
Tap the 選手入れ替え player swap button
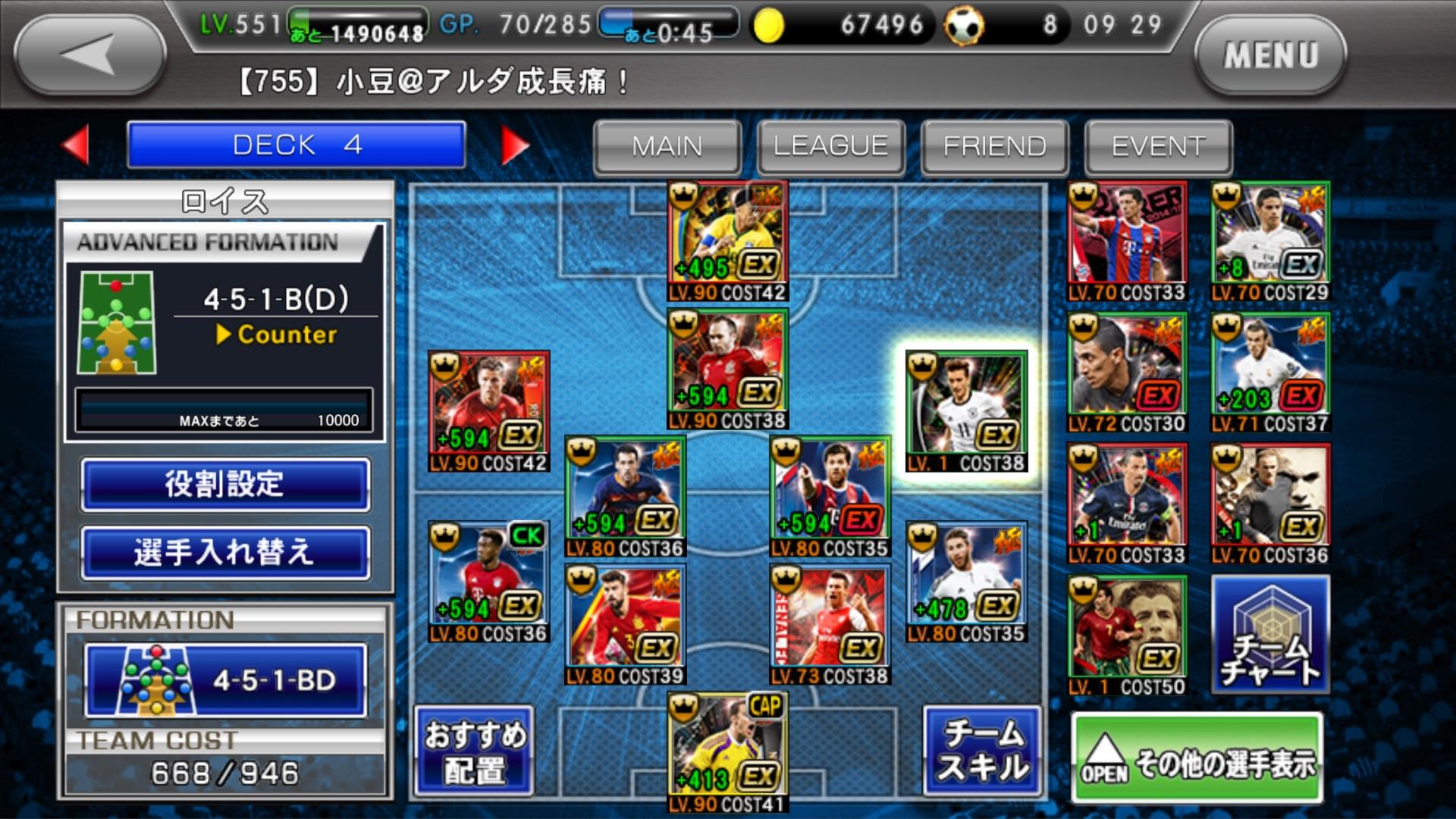click(225, 552)
